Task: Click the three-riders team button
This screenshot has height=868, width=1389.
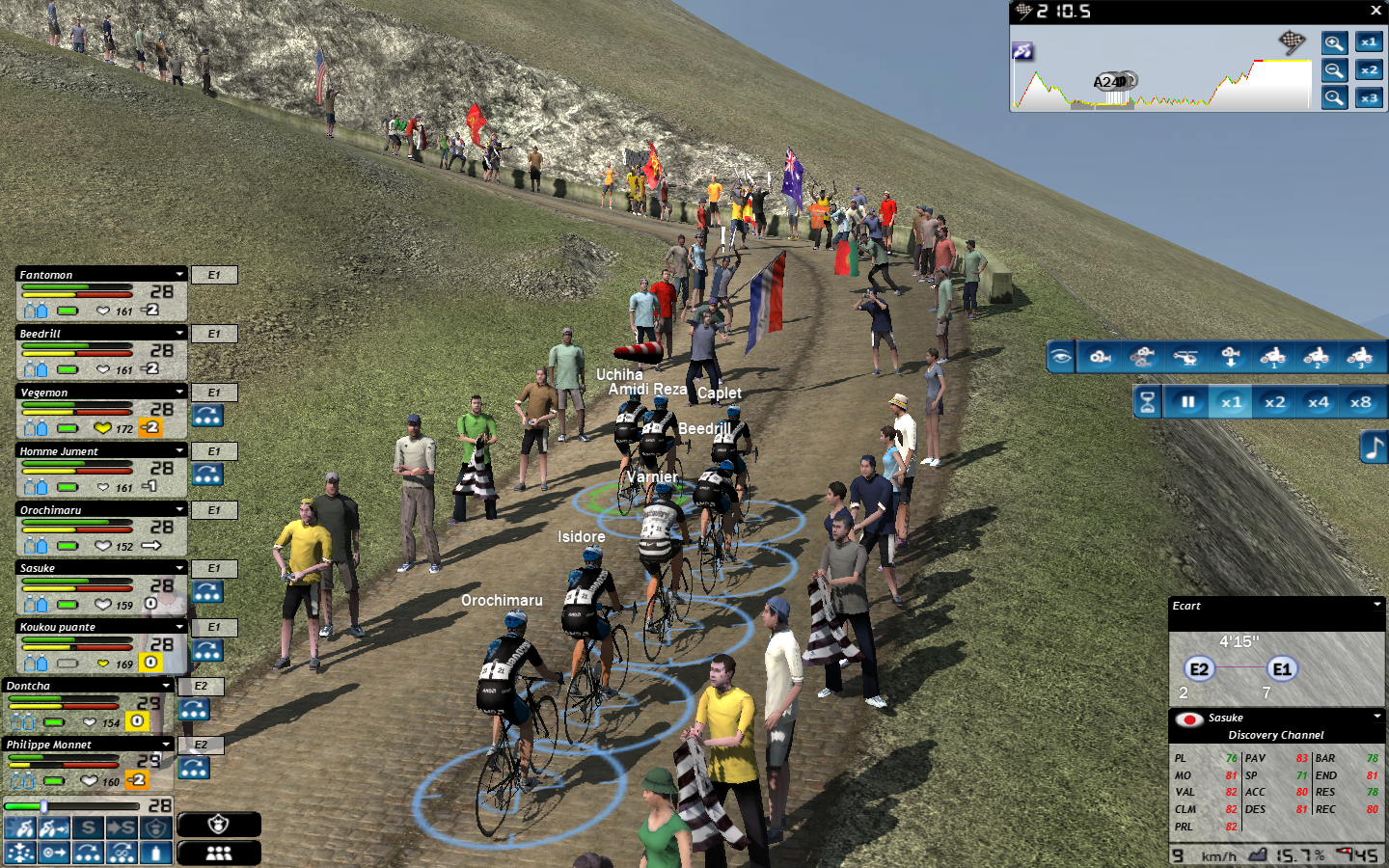Action: coord(219,853)
